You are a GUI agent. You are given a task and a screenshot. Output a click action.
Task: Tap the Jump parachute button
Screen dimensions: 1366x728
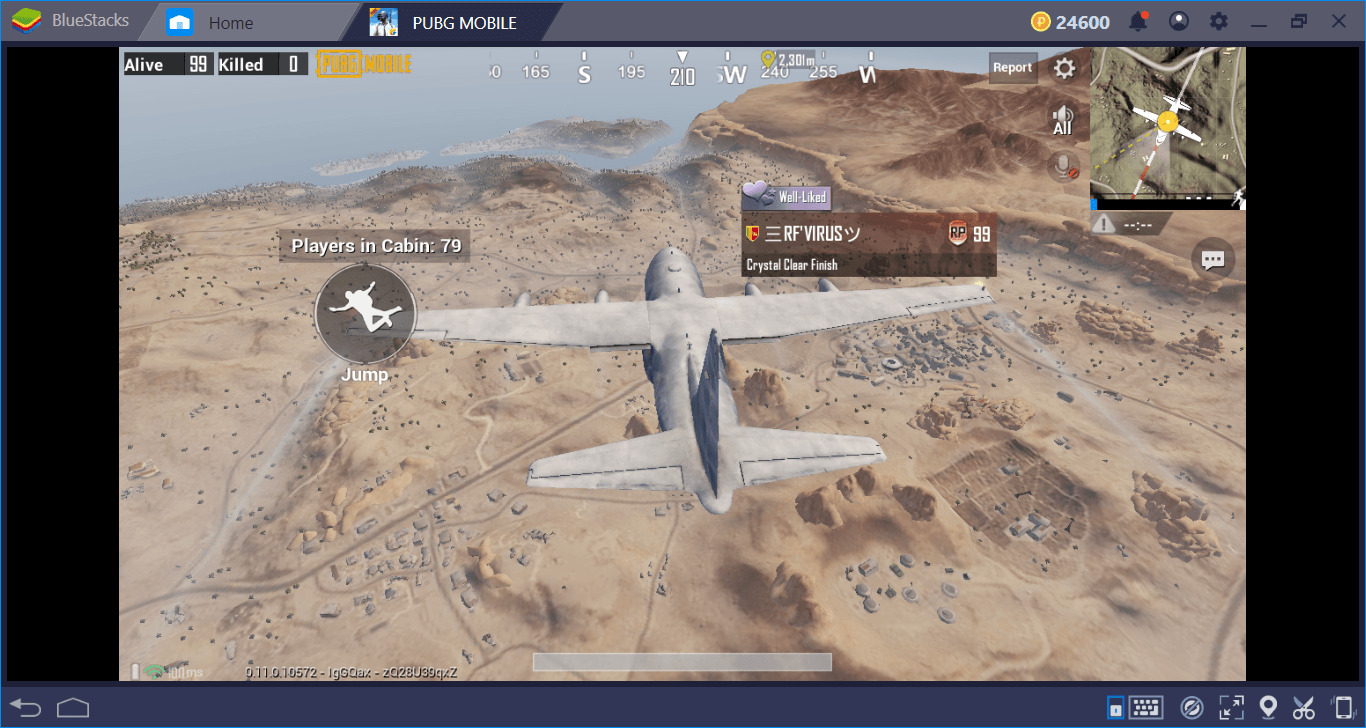(365, 314)
